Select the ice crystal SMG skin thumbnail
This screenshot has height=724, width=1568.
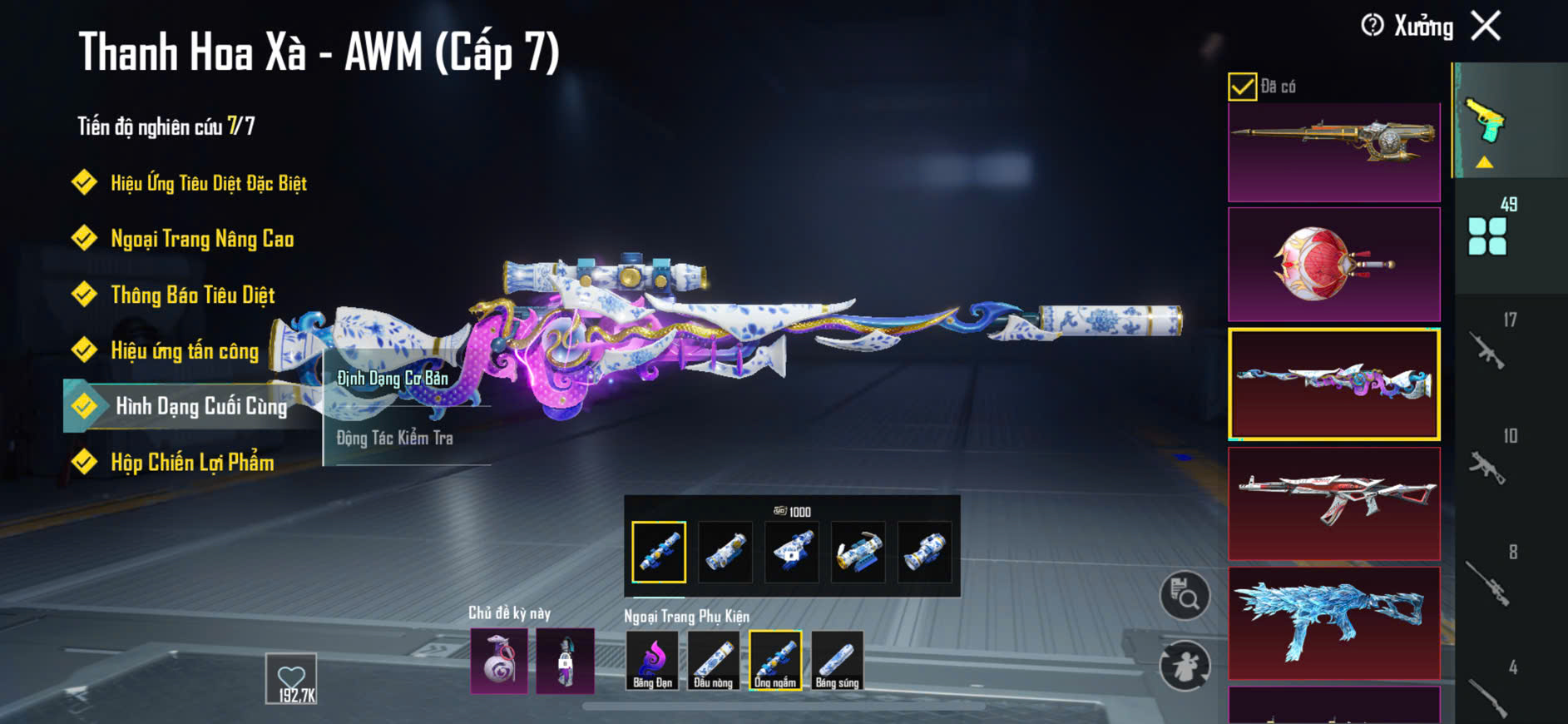(x=1333, y=622)
